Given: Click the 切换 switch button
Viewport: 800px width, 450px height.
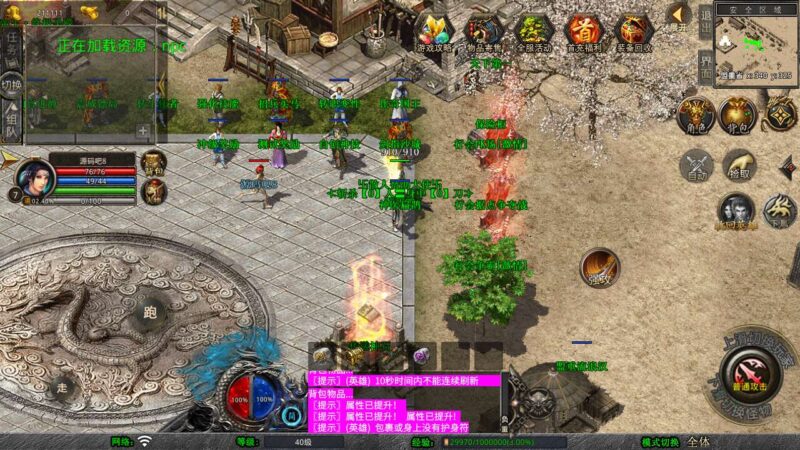Looking at the screenshot, I should click(x=12, y=84).
